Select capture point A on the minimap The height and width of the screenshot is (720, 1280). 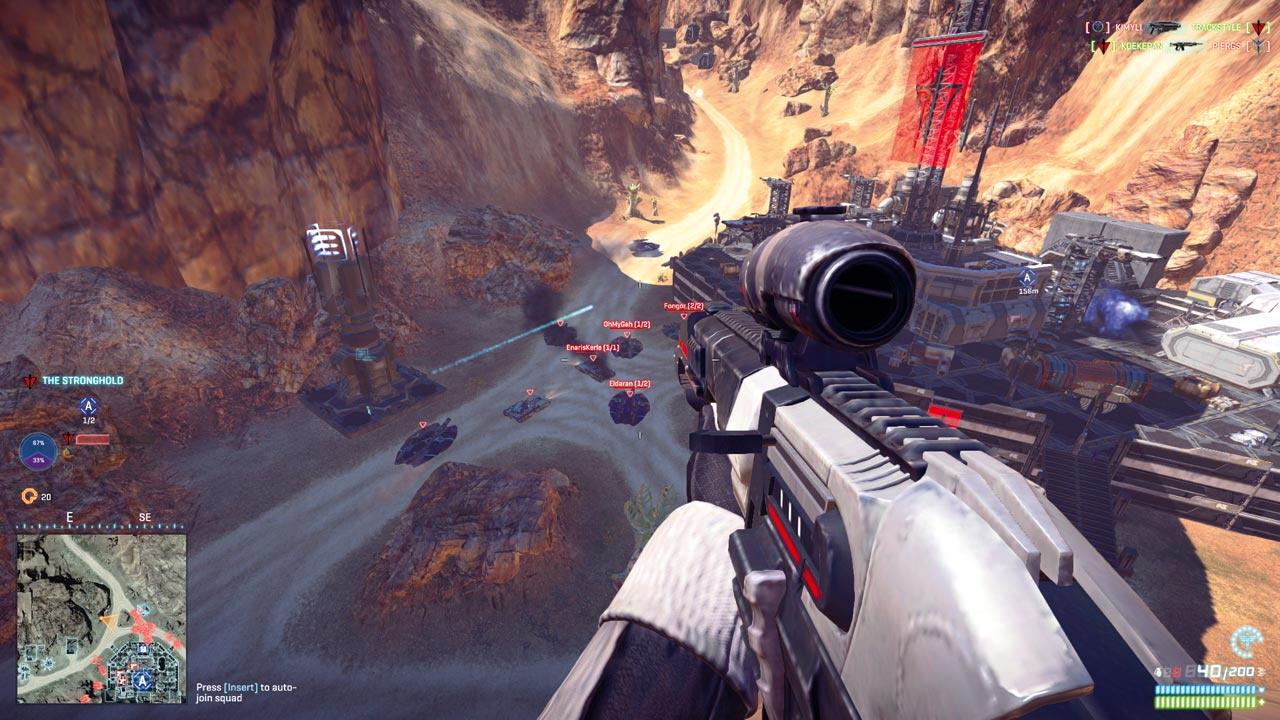144,680
